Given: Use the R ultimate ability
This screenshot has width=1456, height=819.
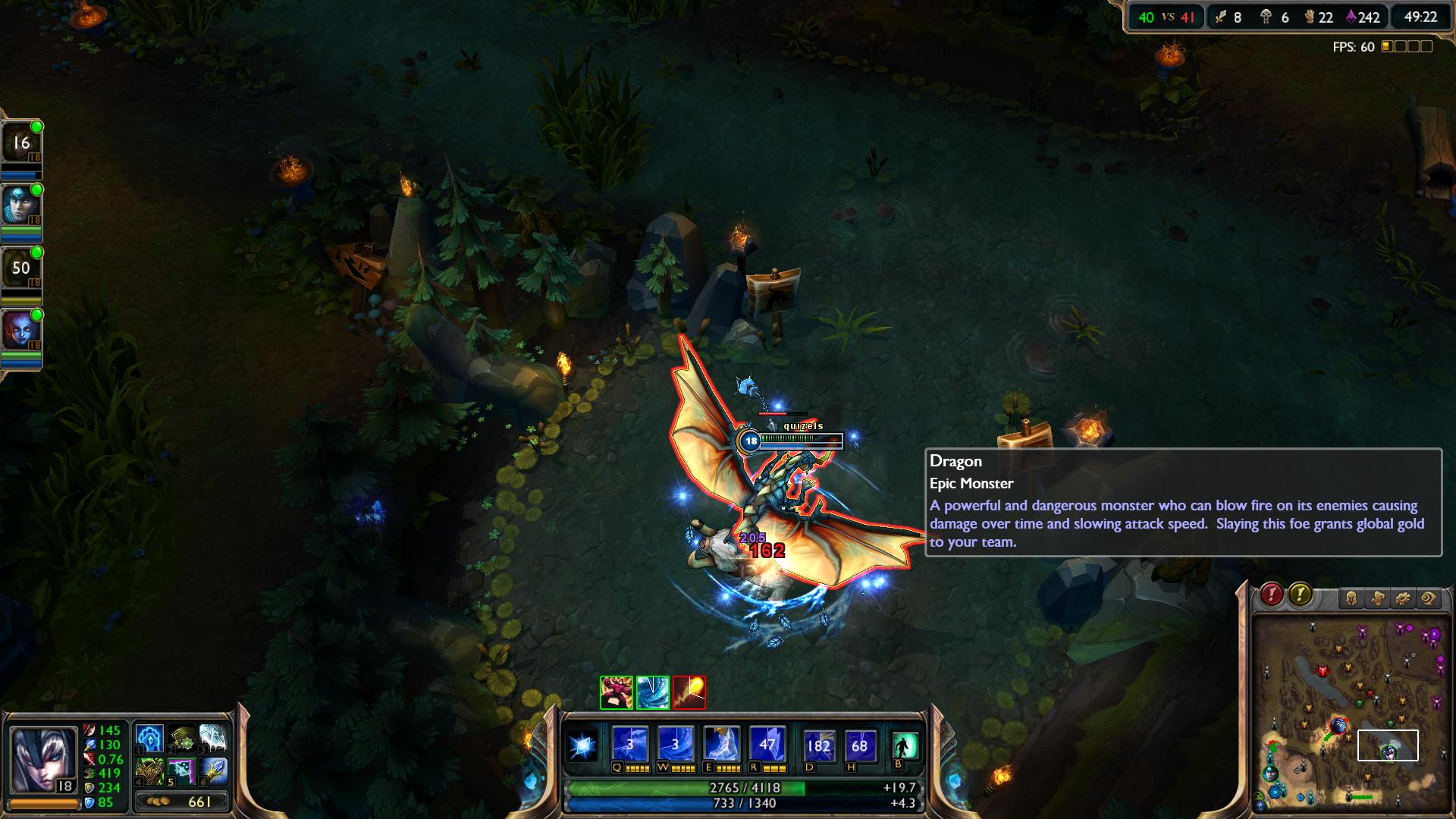Looking at the screenshot, I should [767, 745].
